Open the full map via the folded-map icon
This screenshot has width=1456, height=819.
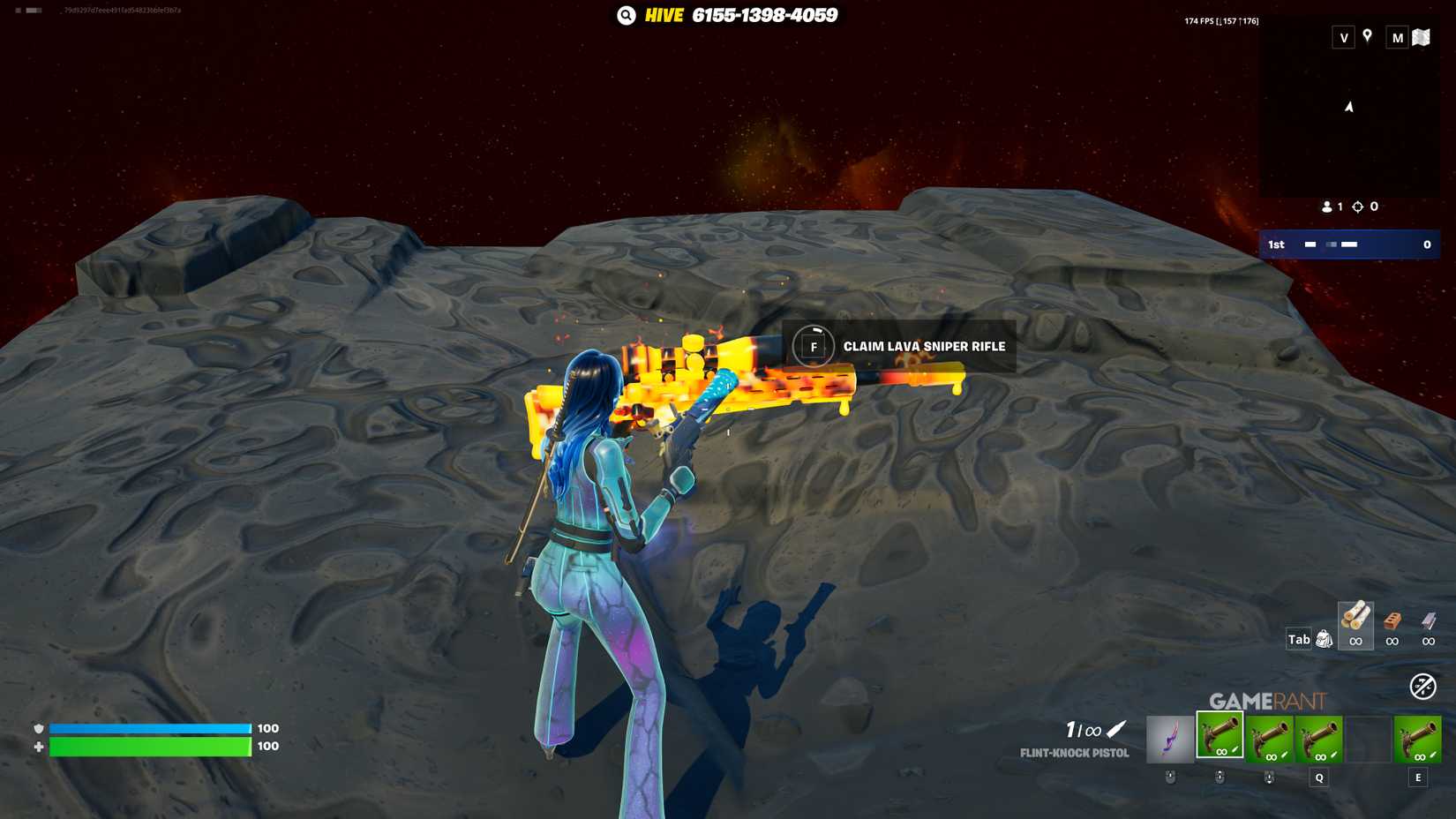point(1423,38)
